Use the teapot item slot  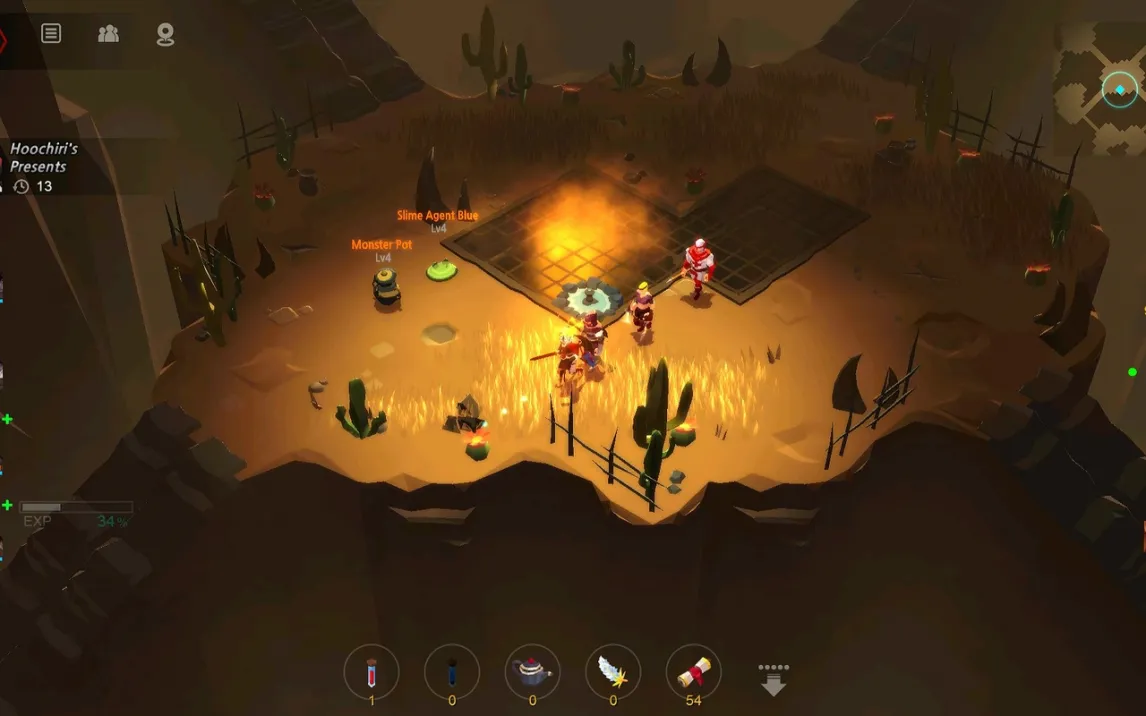coord(532,672)
